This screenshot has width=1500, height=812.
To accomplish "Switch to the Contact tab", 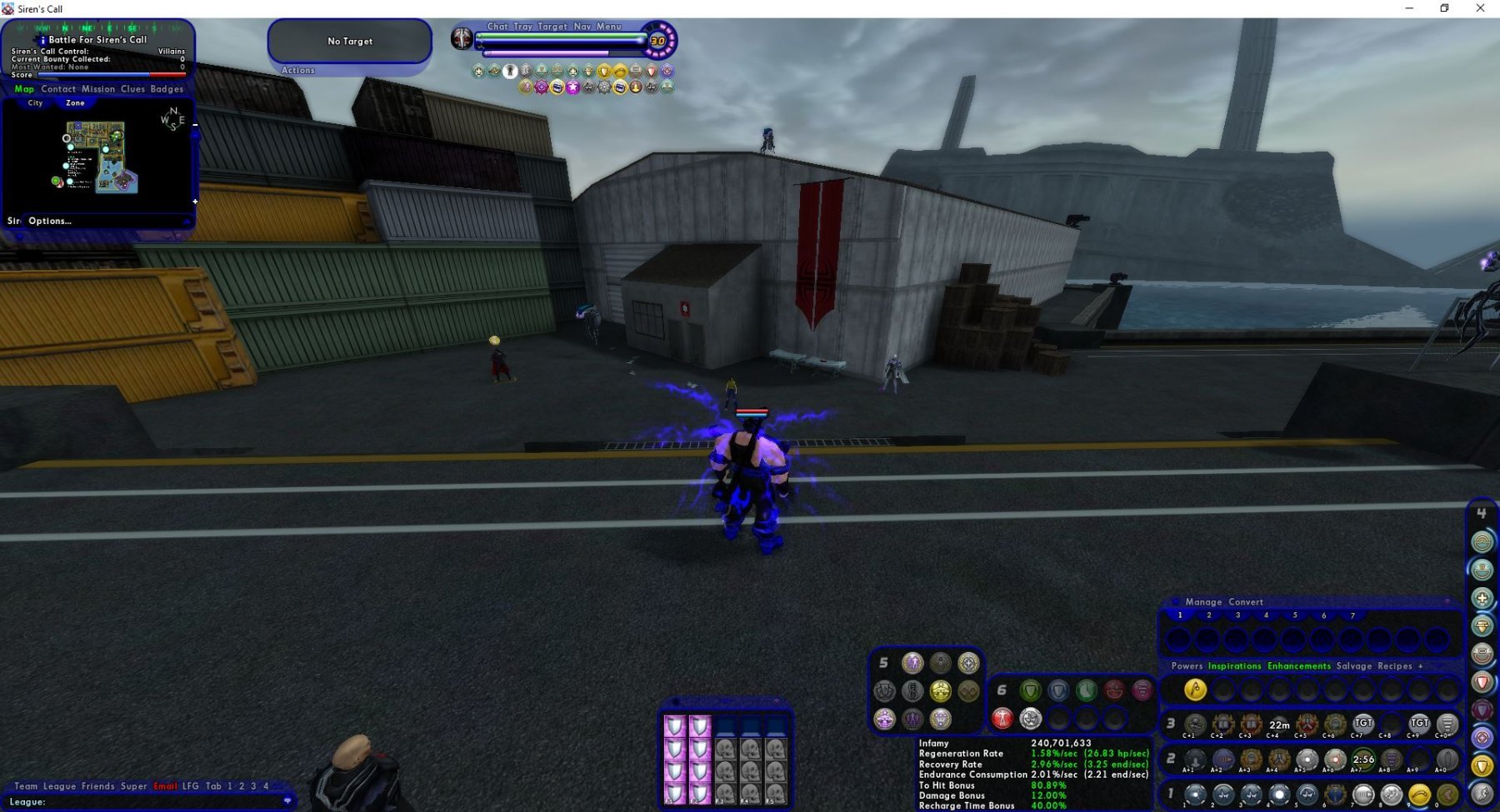I will click(x=58, y=89).
